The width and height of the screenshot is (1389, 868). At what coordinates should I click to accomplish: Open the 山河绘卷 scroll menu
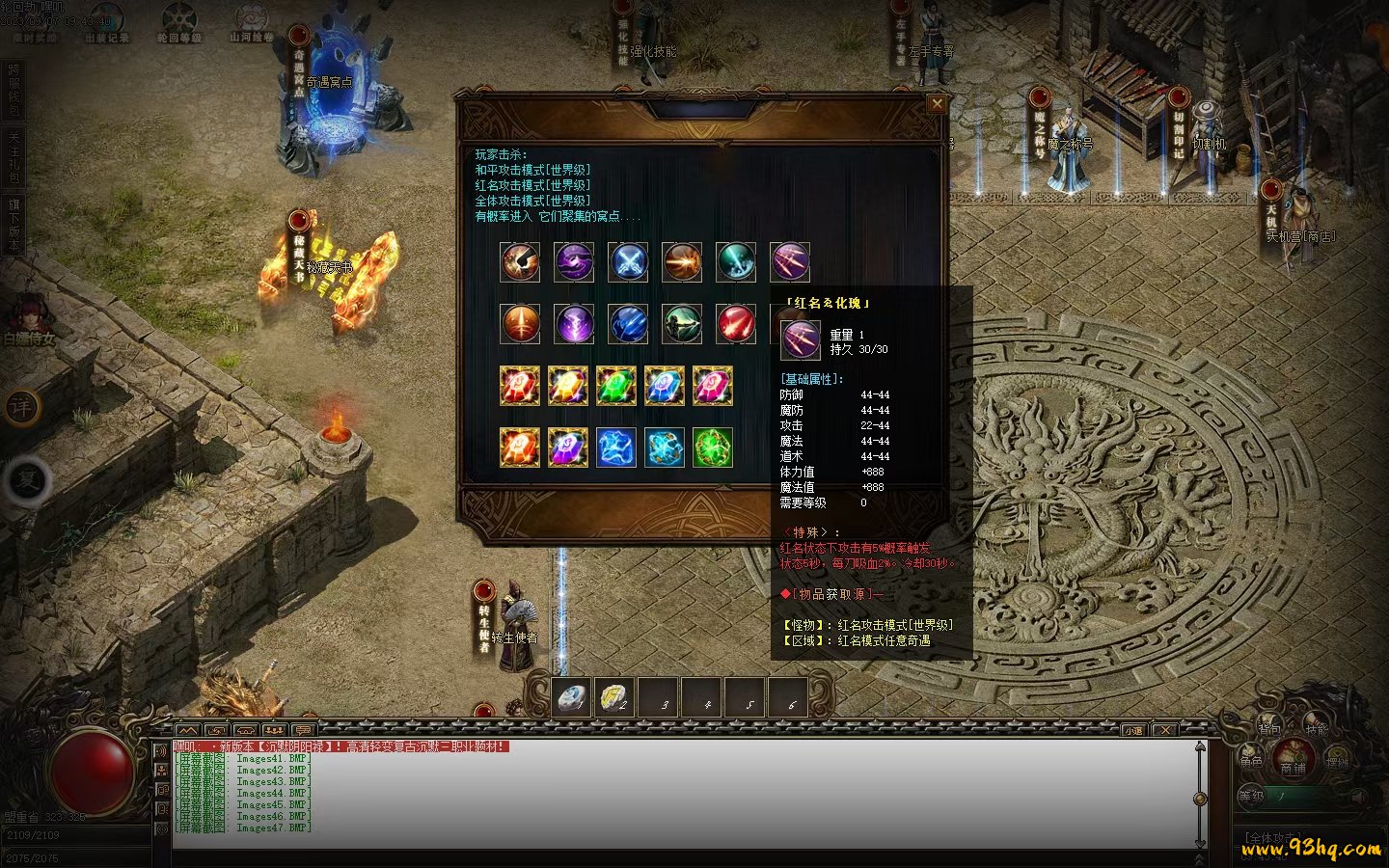[x=252, y=22]
